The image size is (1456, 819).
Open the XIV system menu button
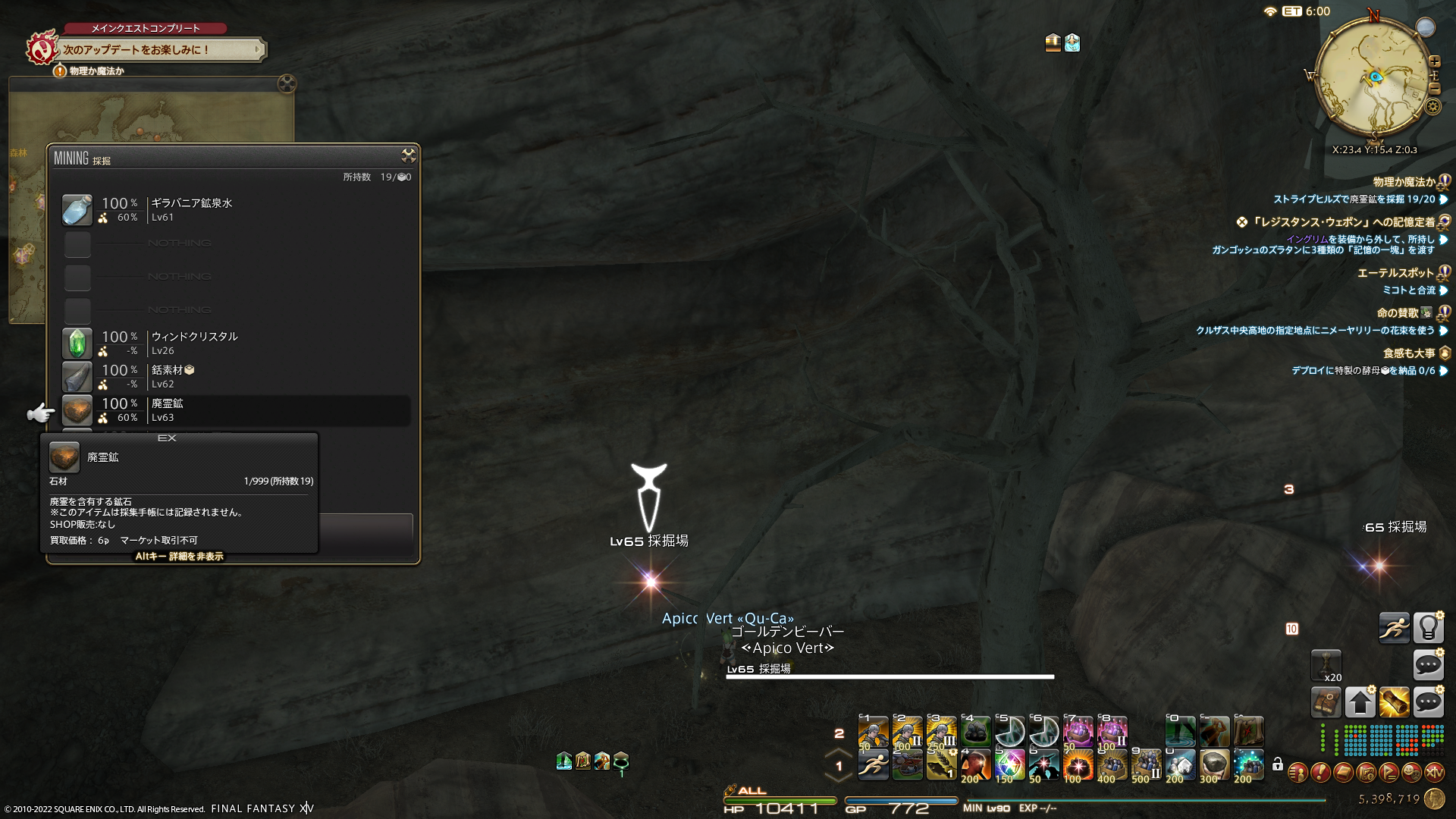1434,773
